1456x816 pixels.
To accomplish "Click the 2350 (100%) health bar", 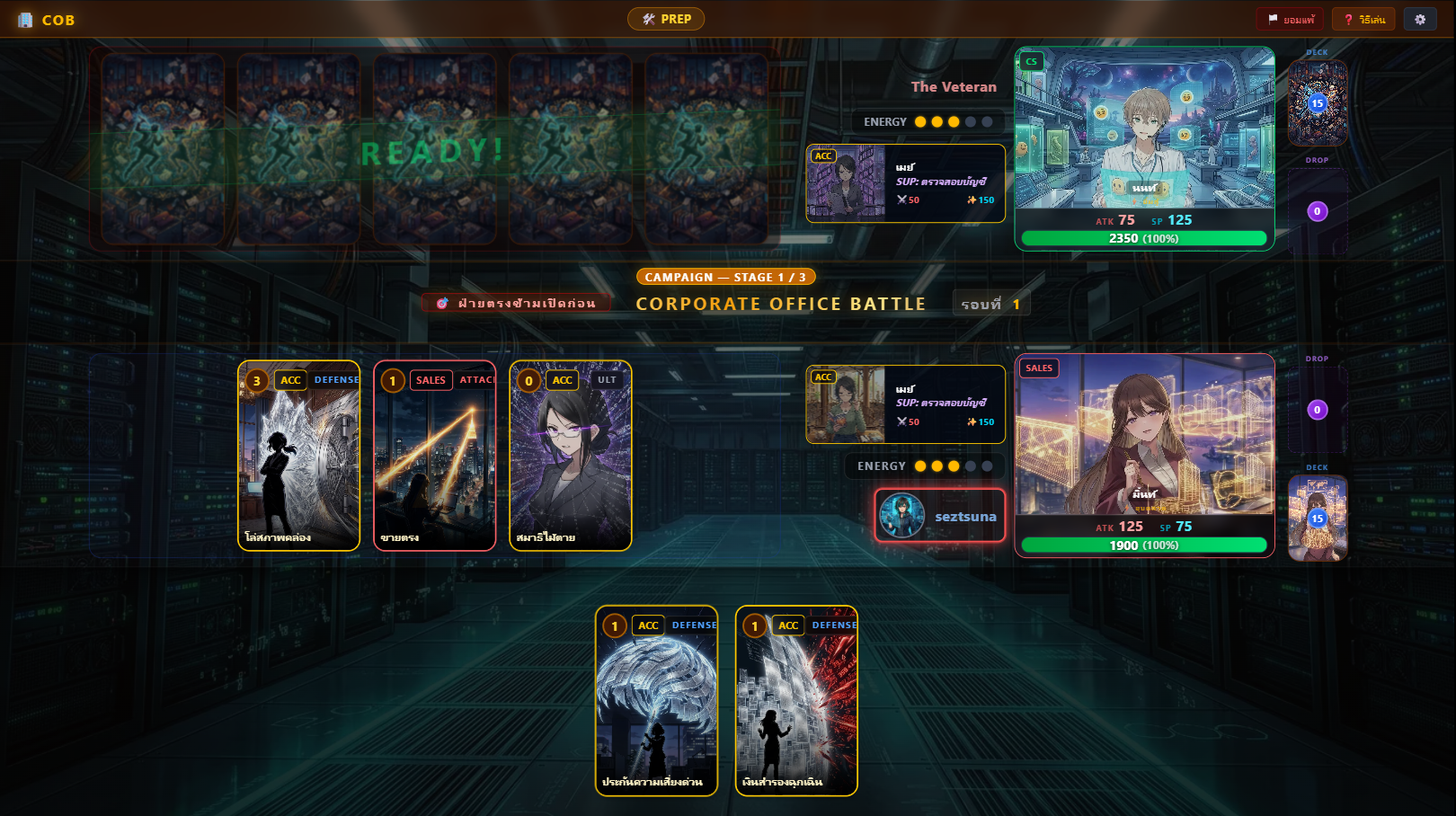I will tap(1144, 238).
